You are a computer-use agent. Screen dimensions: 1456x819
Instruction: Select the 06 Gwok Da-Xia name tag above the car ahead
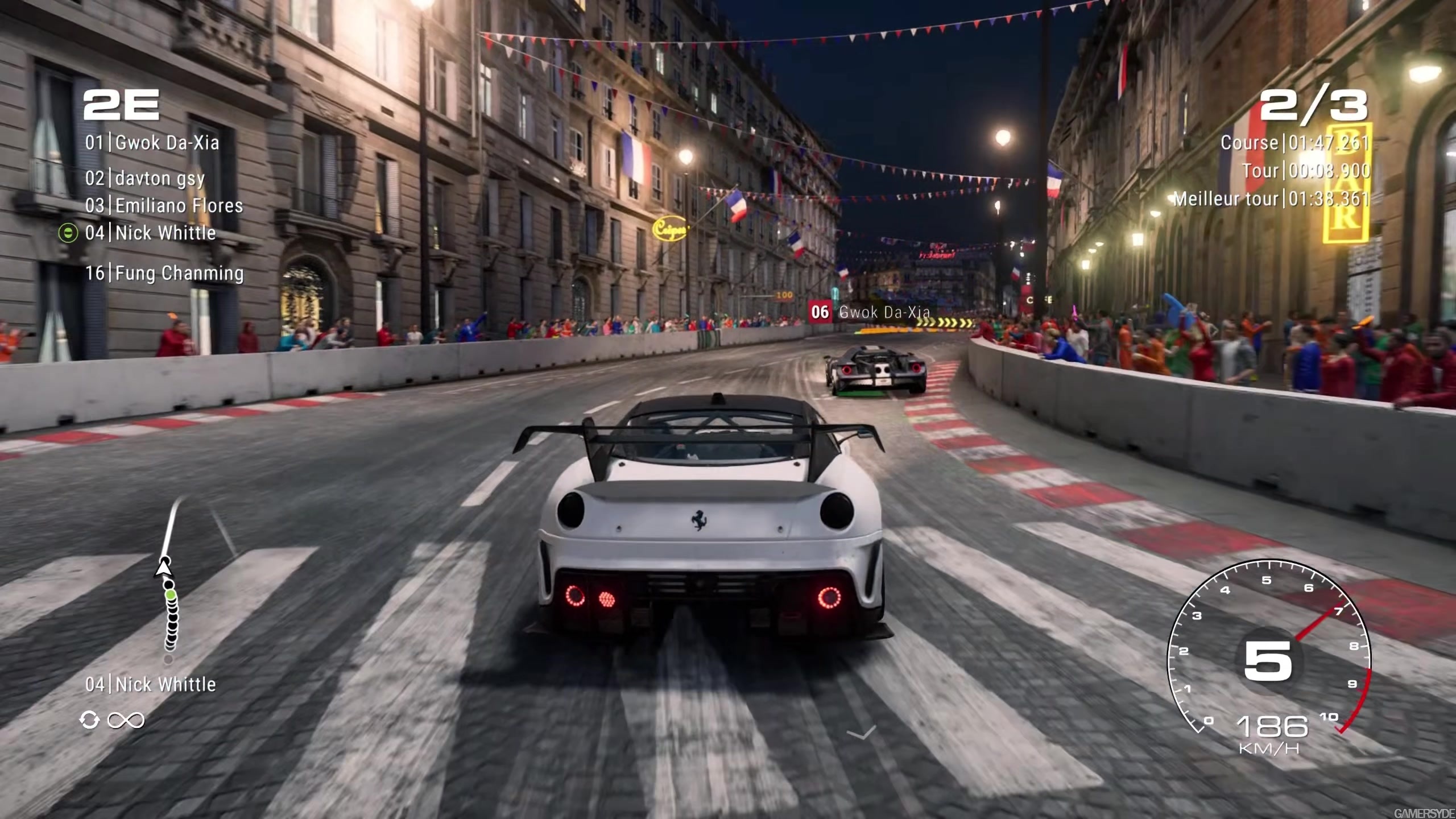pyautogui.click(x=870, y=312)
